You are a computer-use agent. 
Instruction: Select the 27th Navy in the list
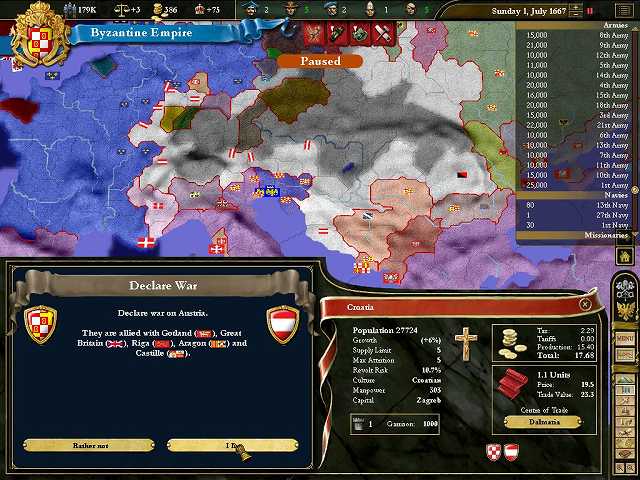pos(577,215)
